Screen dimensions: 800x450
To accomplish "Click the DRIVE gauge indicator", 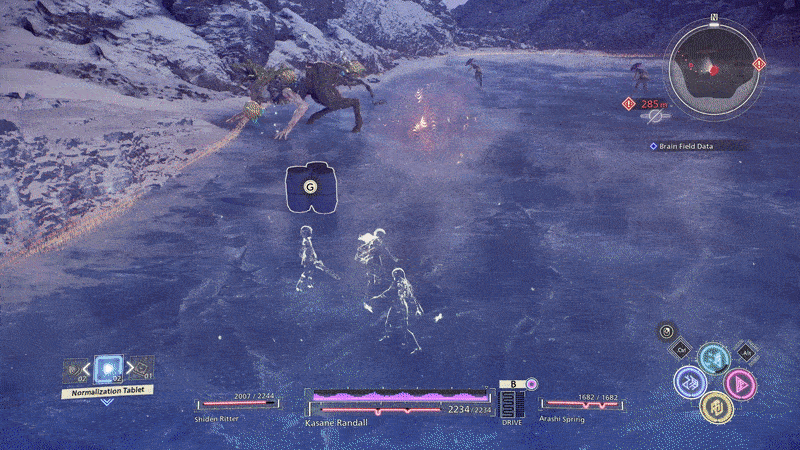I will (x=511, y=405).
